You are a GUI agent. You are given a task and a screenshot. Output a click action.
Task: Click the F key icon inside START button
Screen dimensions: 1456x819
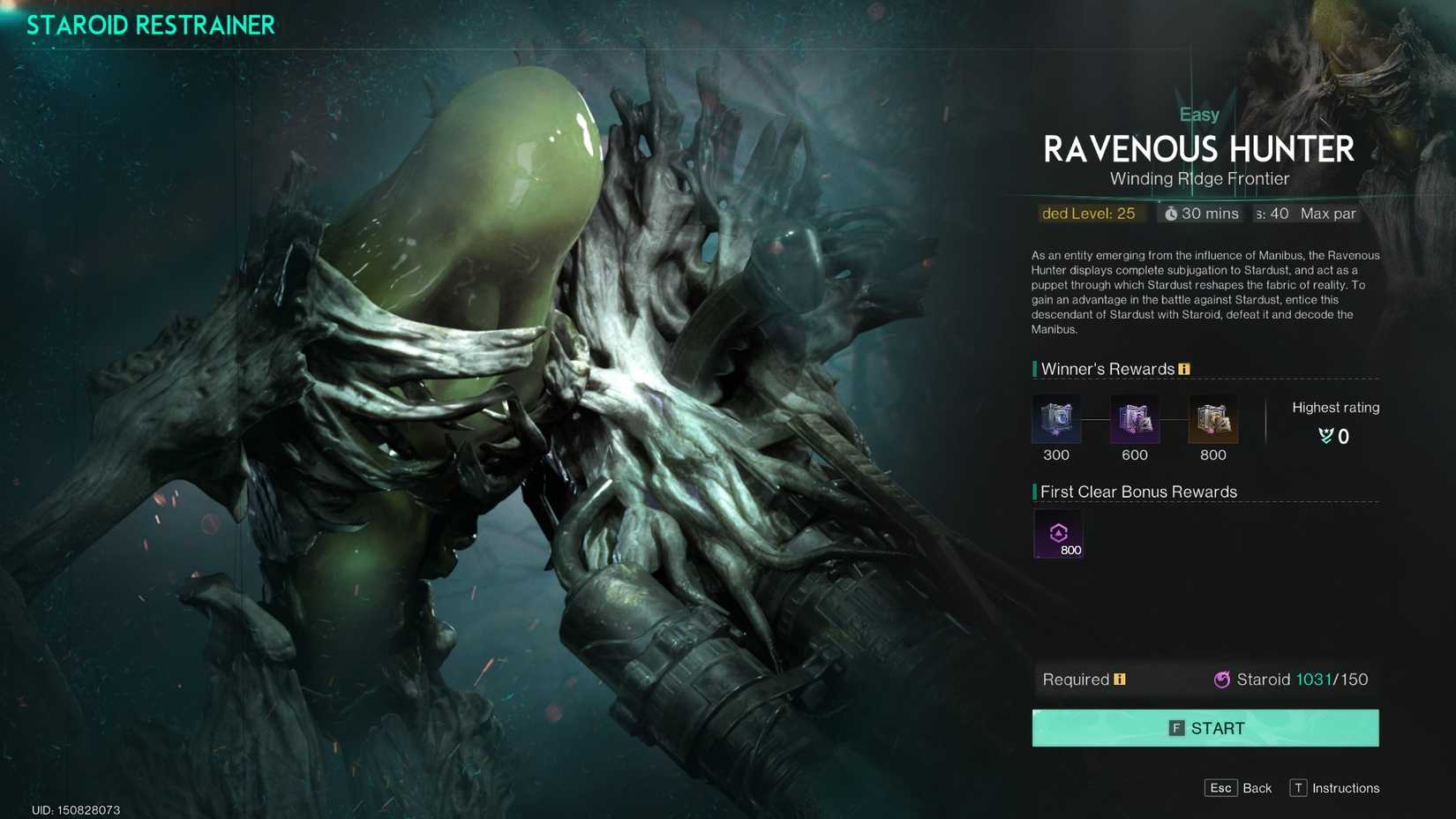tap(1176, 728)
